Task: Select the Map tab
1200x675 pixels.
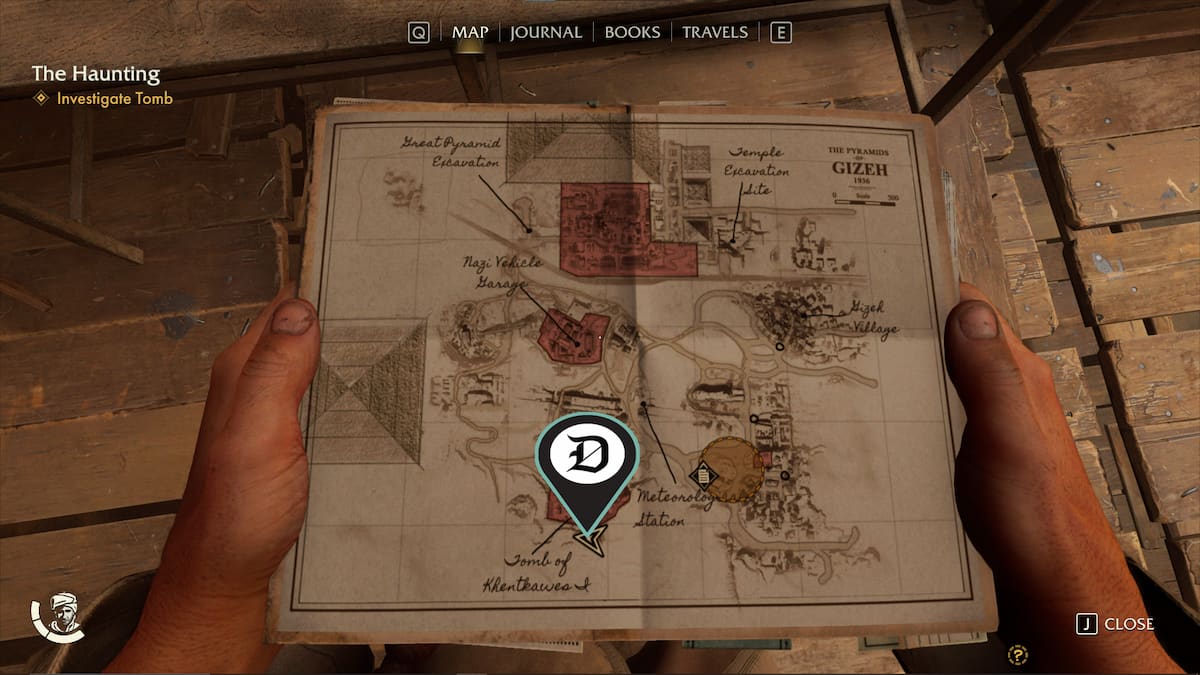Action: [x=470, y=32]
